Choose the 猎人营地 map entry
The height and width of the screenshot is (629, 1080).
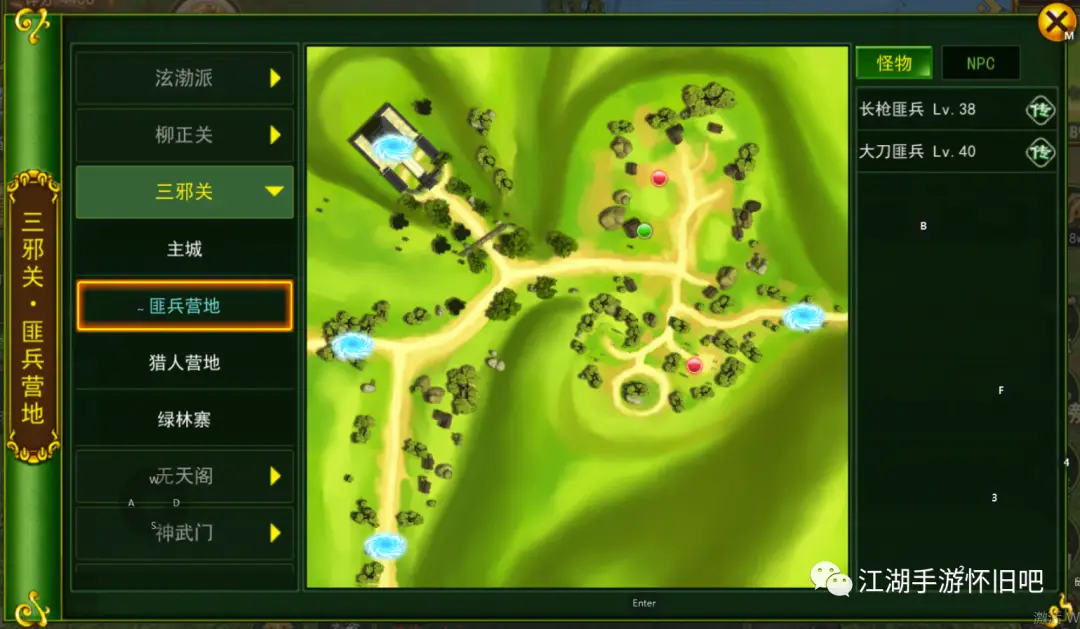click(184, 363)
